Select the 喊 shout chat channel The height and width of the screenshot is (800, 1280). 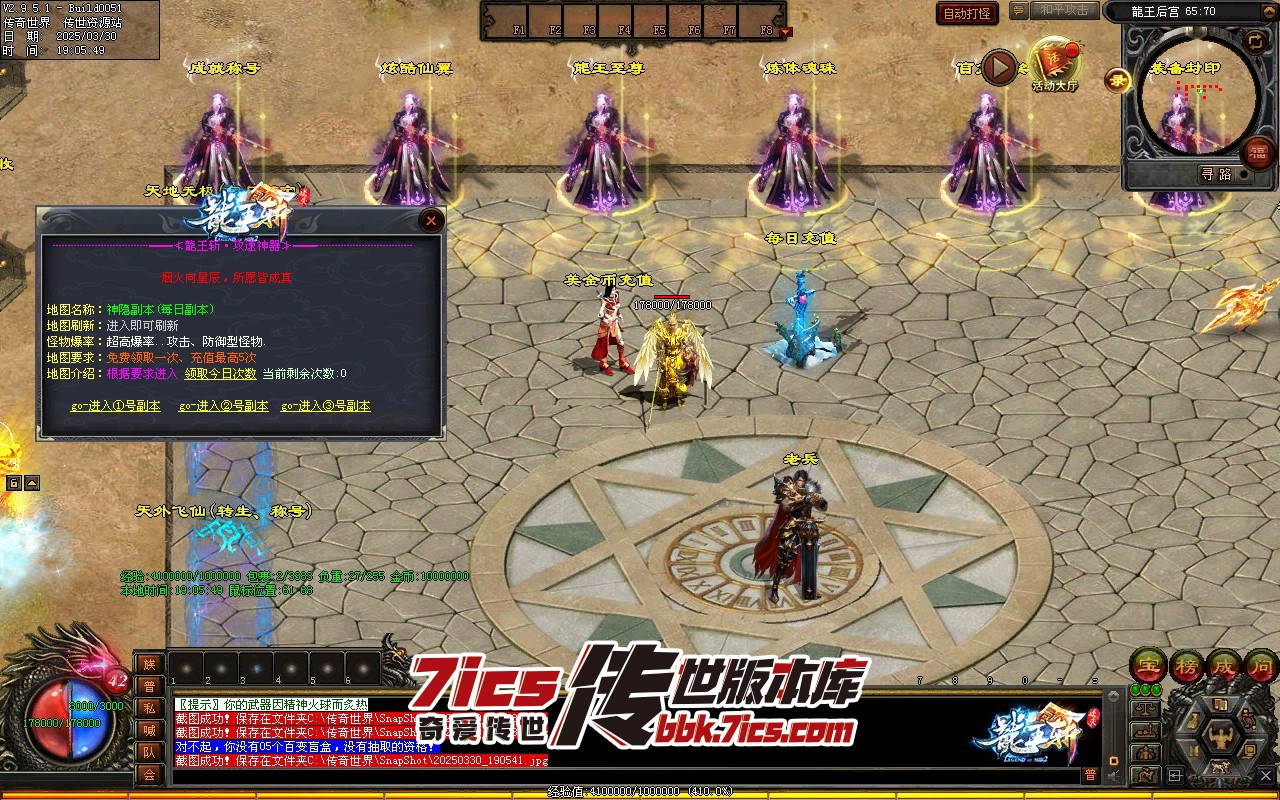(x=149, y=730)
